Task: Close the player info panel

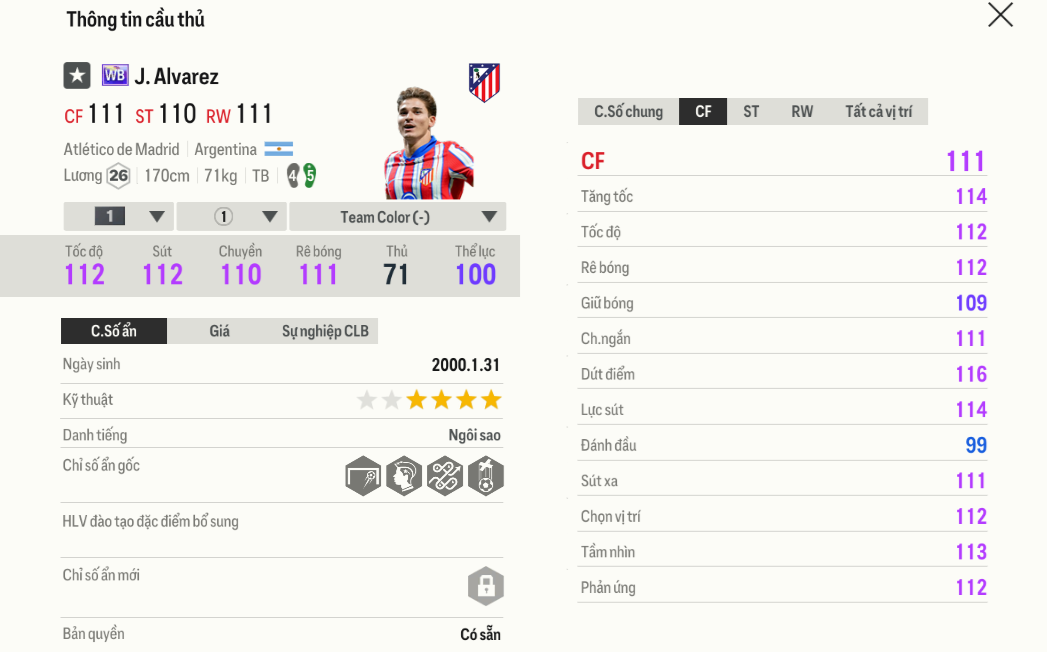Action: click(x=1000, y=15)
